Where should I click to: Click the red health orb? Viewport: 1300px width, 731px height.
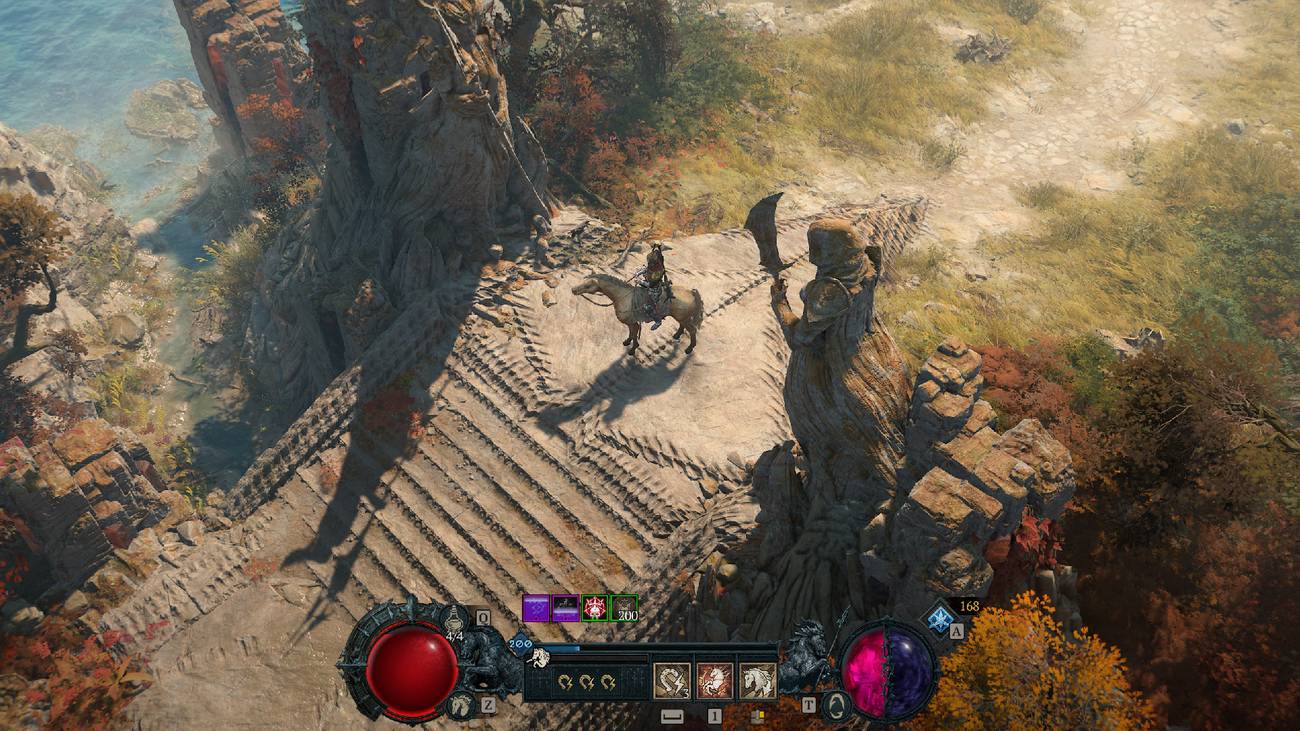(x=411, y=670)
